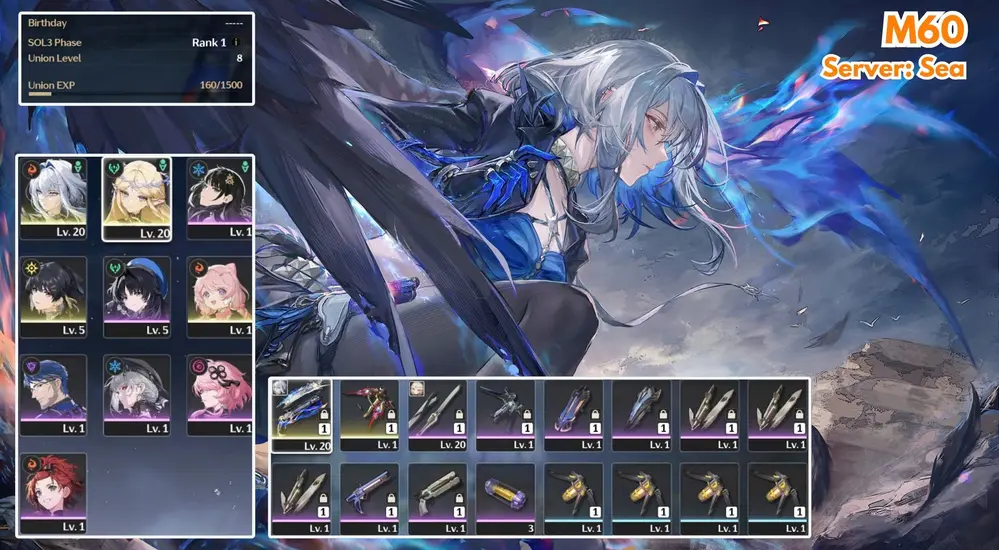
Task: Select the purple revolver weapon slot
Action: [369, 497]
